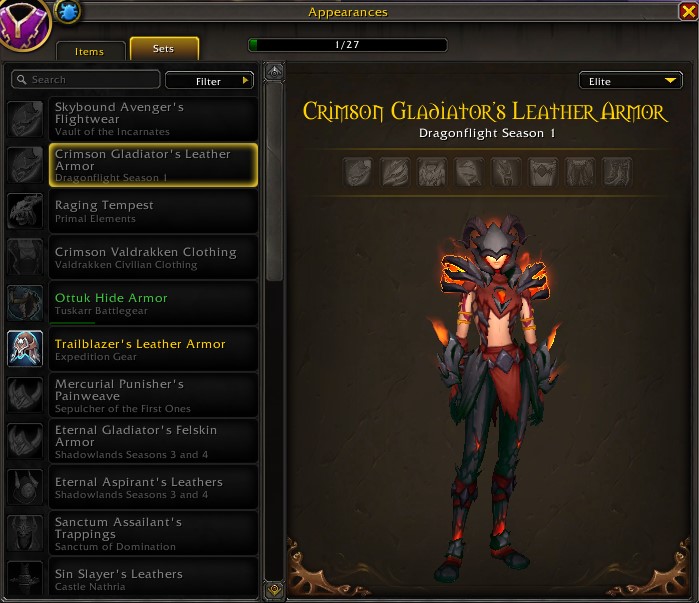Switch to the Sets tab
The height and width of the screenshot is (603, 699).
163,49
